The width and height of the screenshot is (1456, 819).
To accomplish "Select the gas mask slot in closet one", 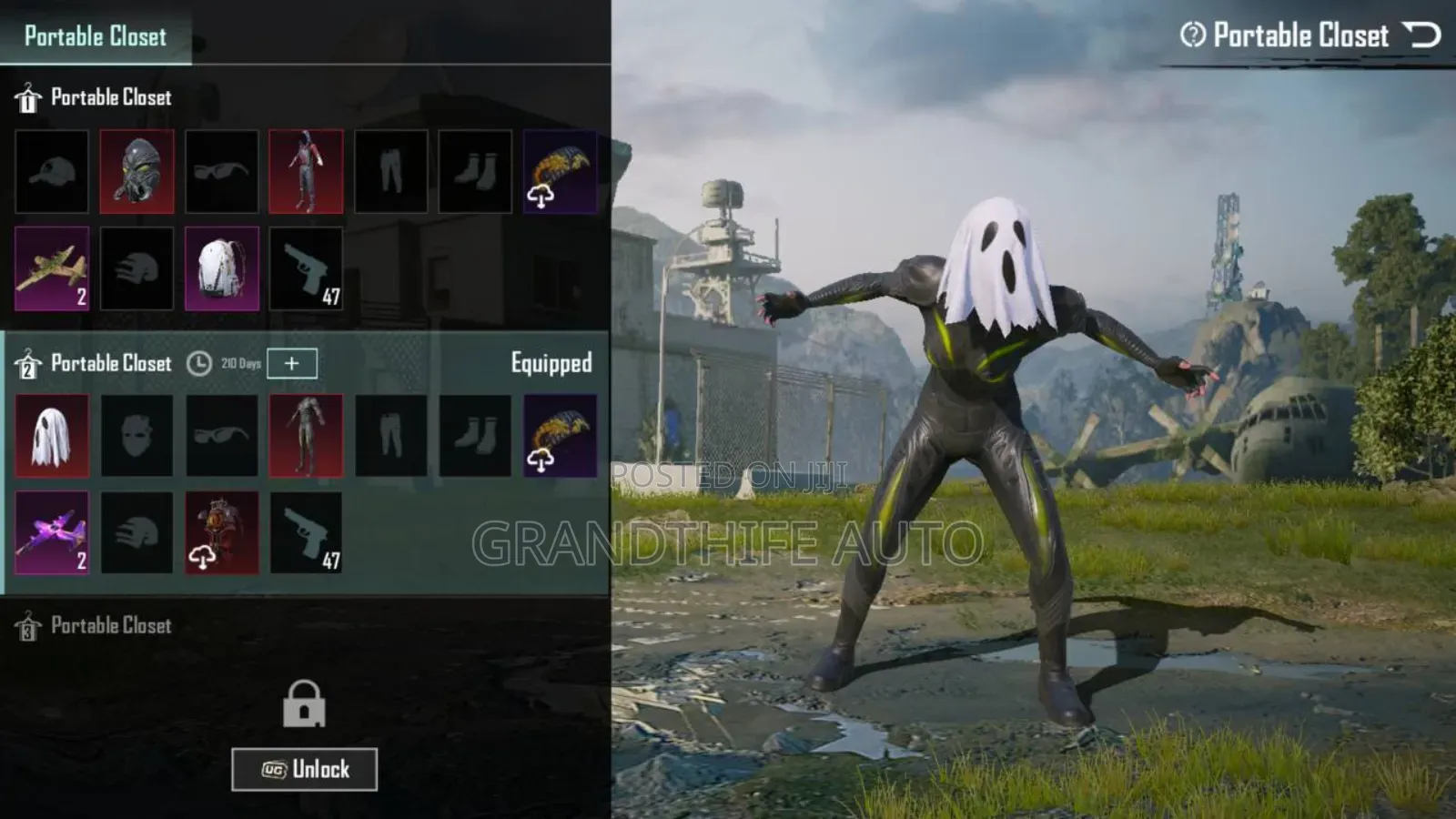I will (x=136, y=172).
